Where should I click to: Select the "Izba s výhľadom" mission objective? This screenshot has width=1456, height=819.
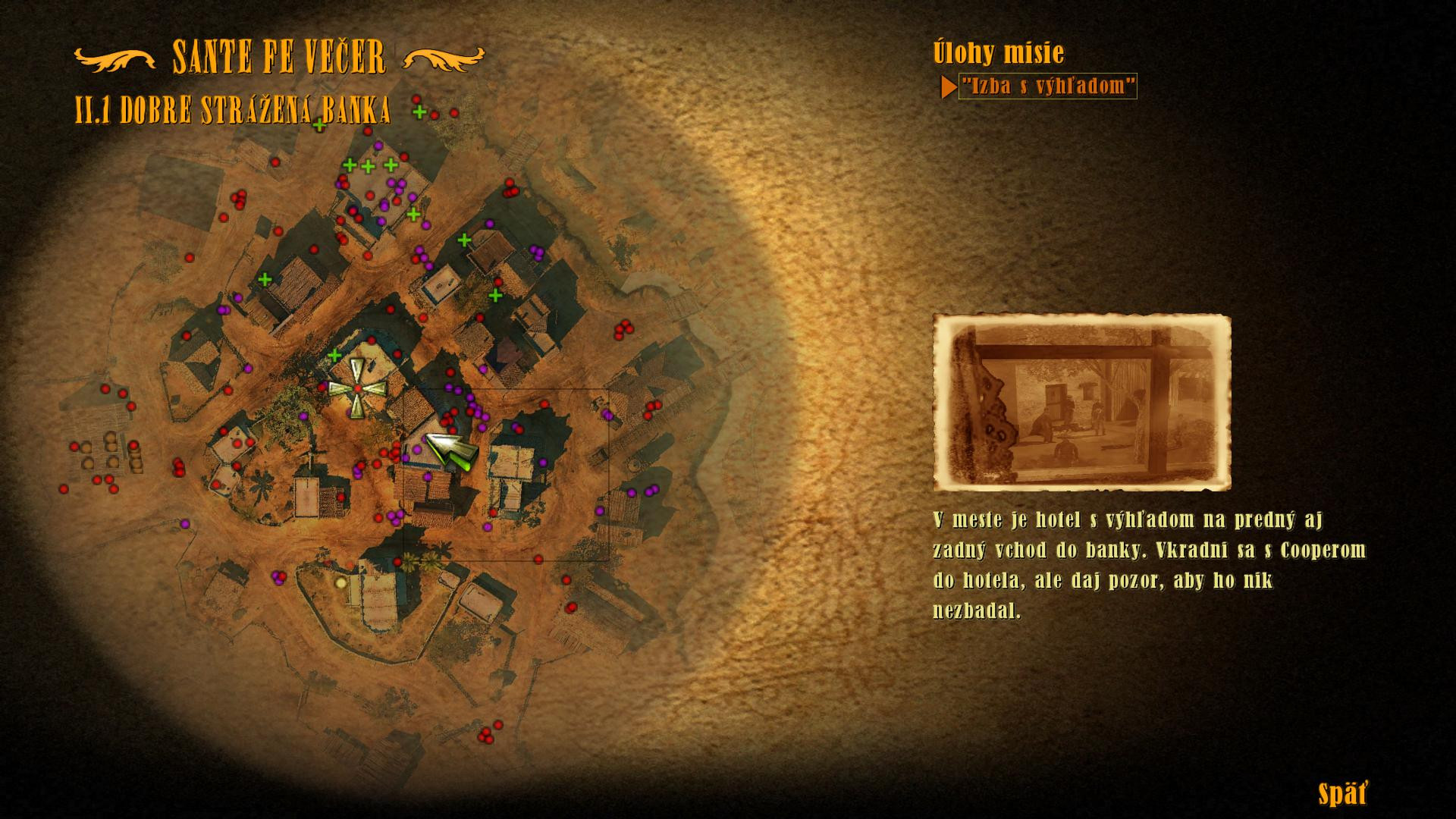pyautogui.click(x=1047, y=86)
